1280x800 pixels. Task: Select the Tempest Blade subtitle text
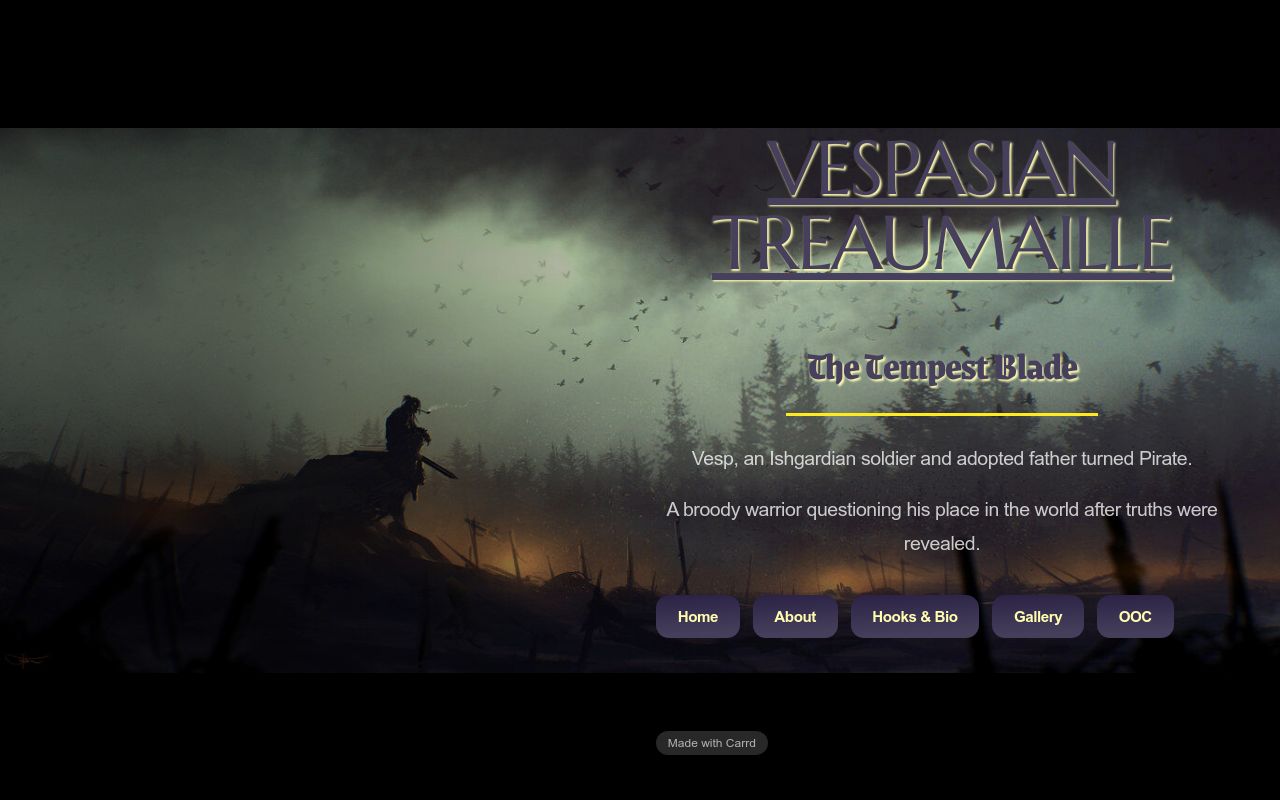[941, 368]
